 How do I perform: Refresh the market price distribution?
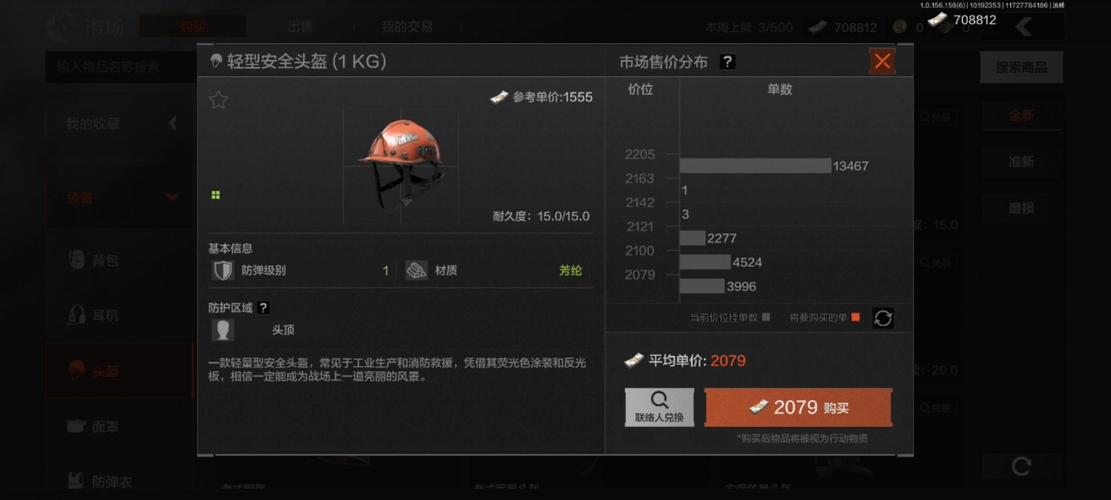pyautogui.click(x=882, y=318)
